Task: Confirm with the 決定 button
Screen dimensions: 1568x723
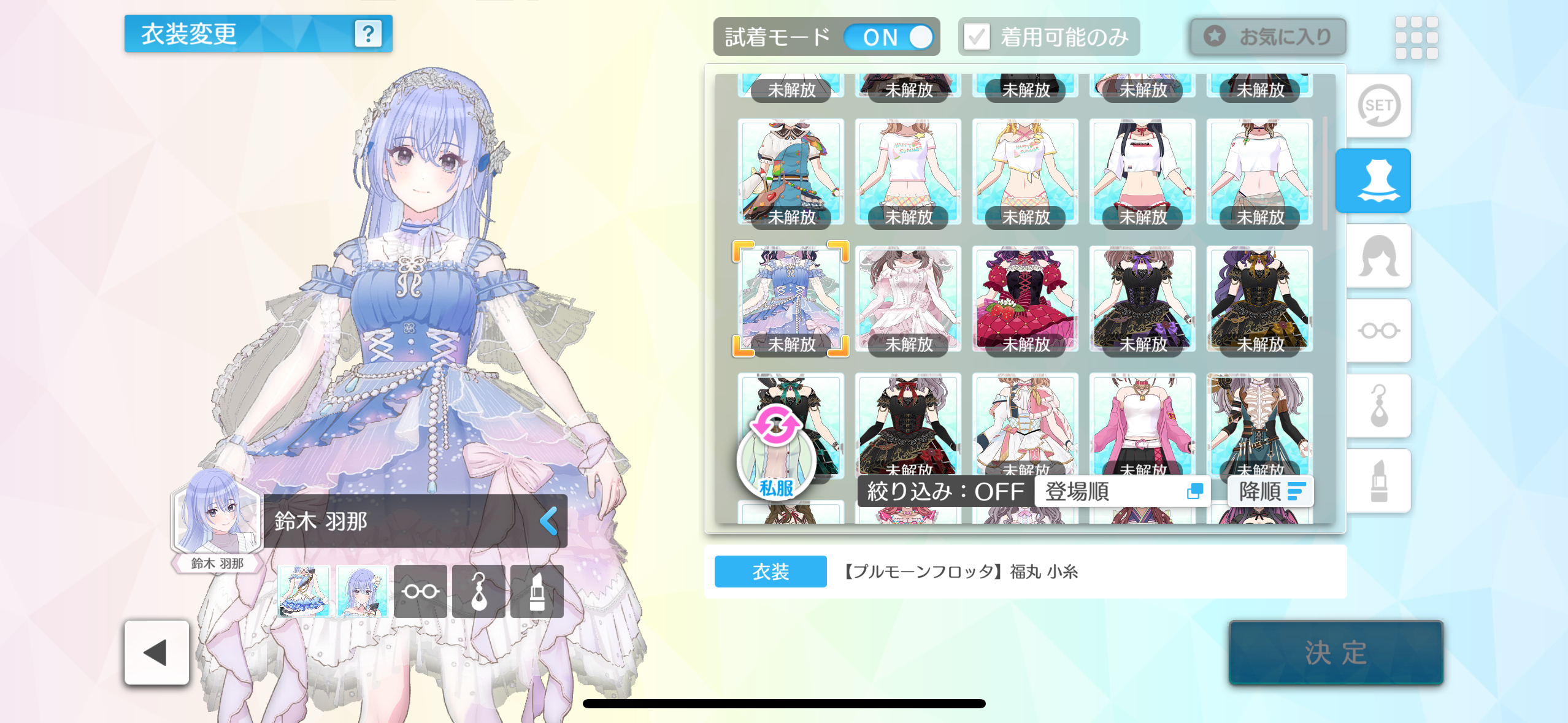Action: click(x=1335, y=652)
